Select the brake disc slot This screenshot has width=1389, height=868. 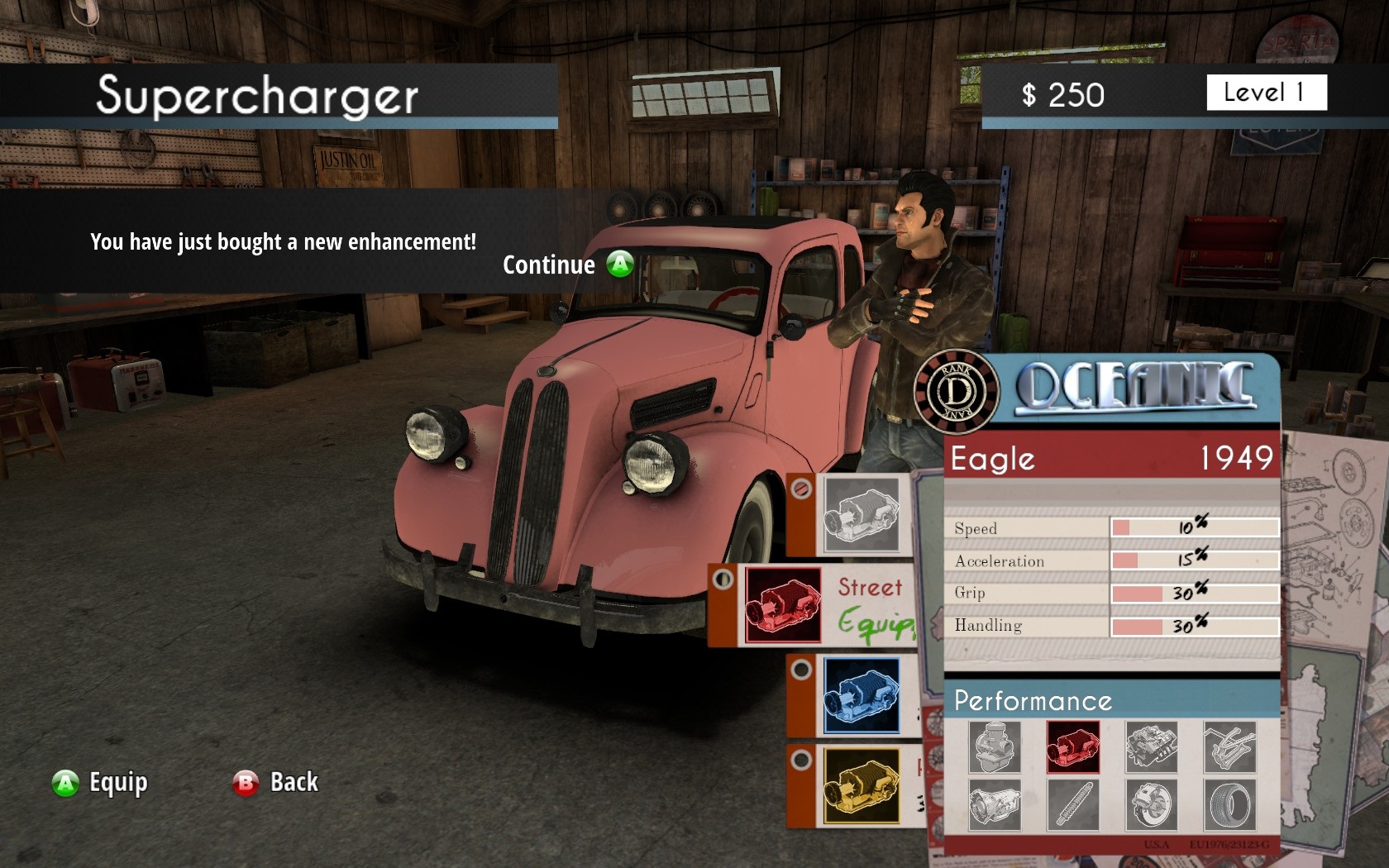[1151, 804]
